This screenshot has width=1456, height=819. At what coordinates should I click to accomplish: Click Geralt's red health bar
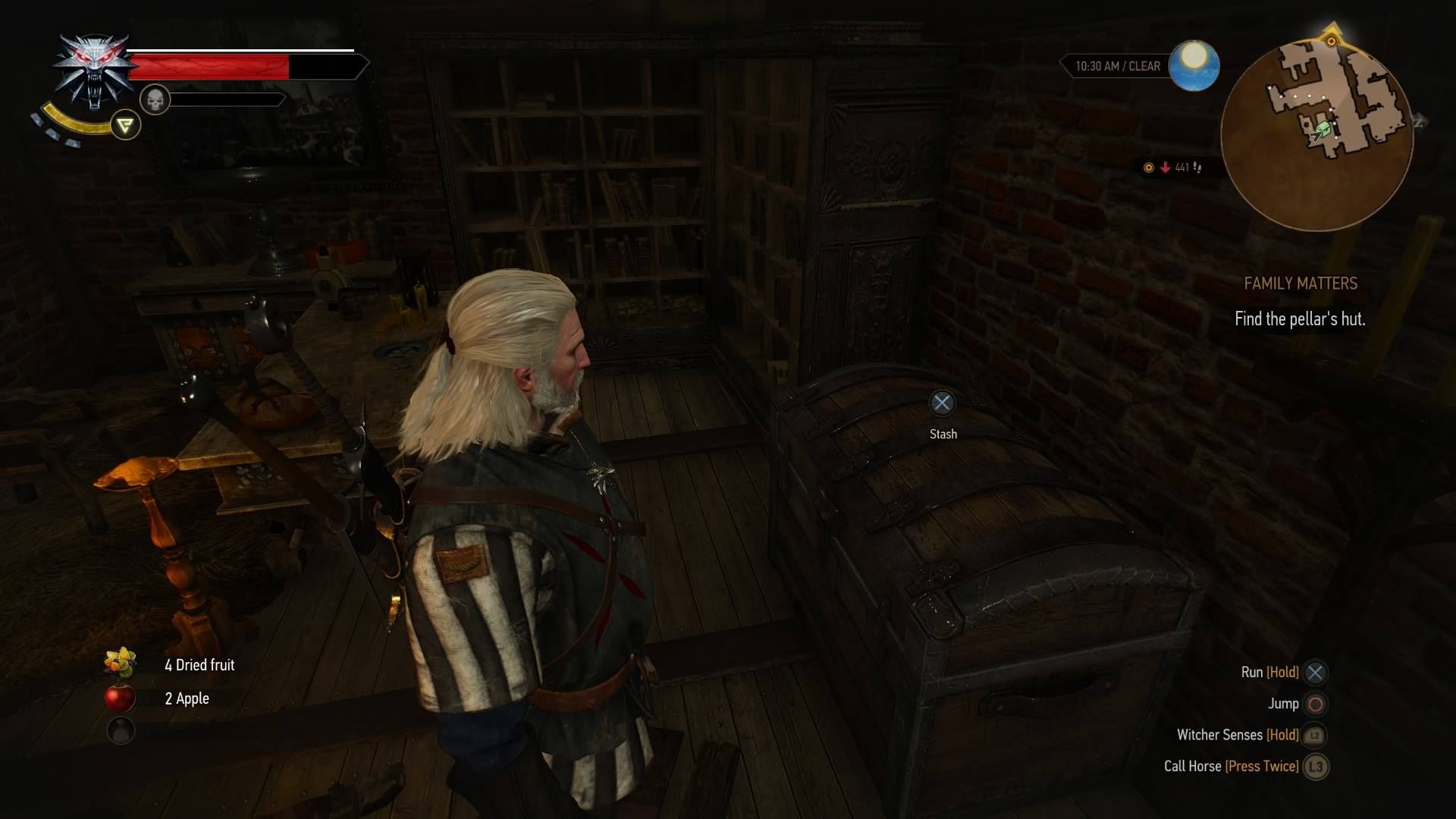point(210,67)
